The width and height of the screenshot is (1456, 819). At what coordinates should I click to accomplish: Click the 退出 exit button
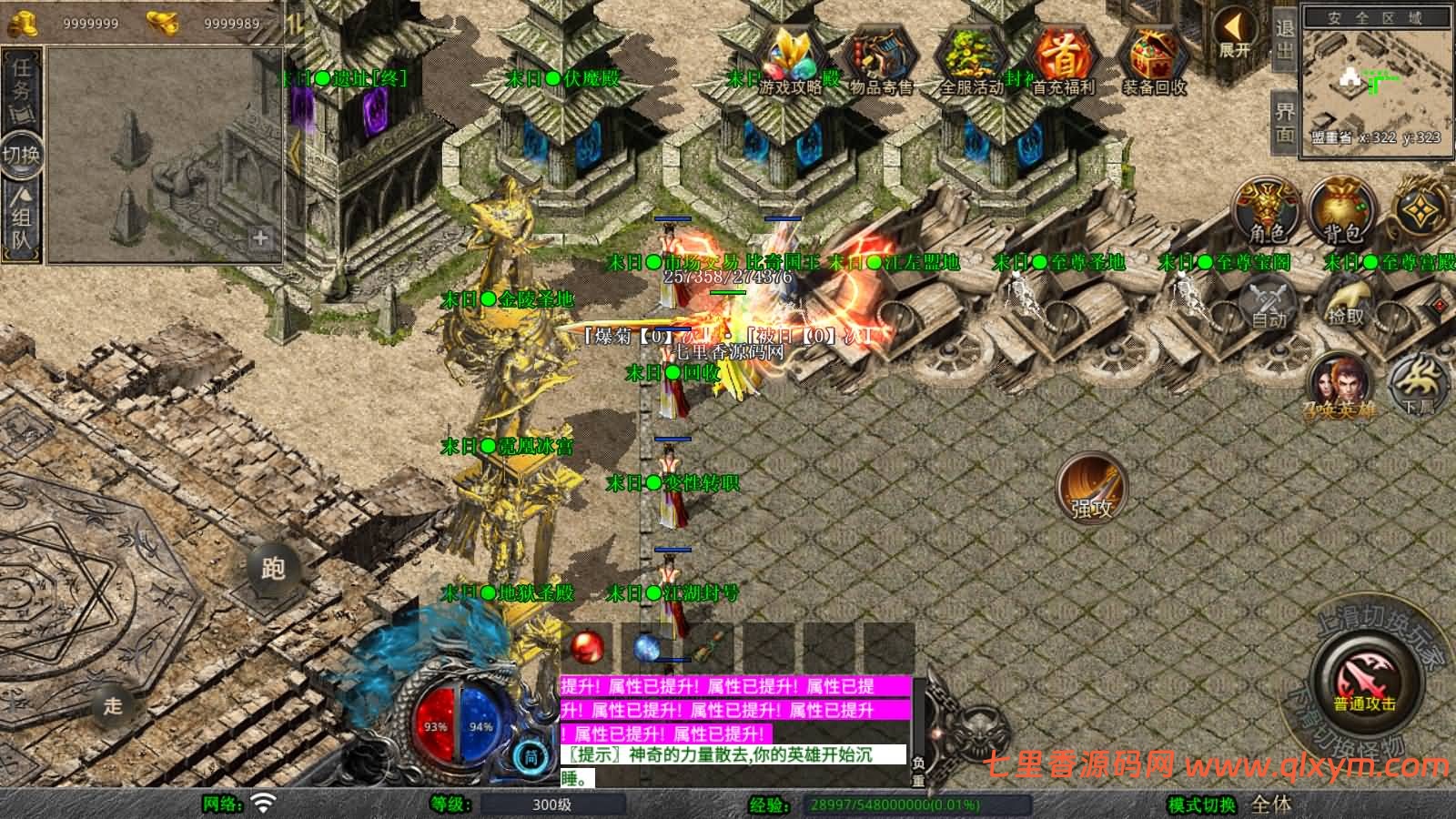tap(1284, 39)
